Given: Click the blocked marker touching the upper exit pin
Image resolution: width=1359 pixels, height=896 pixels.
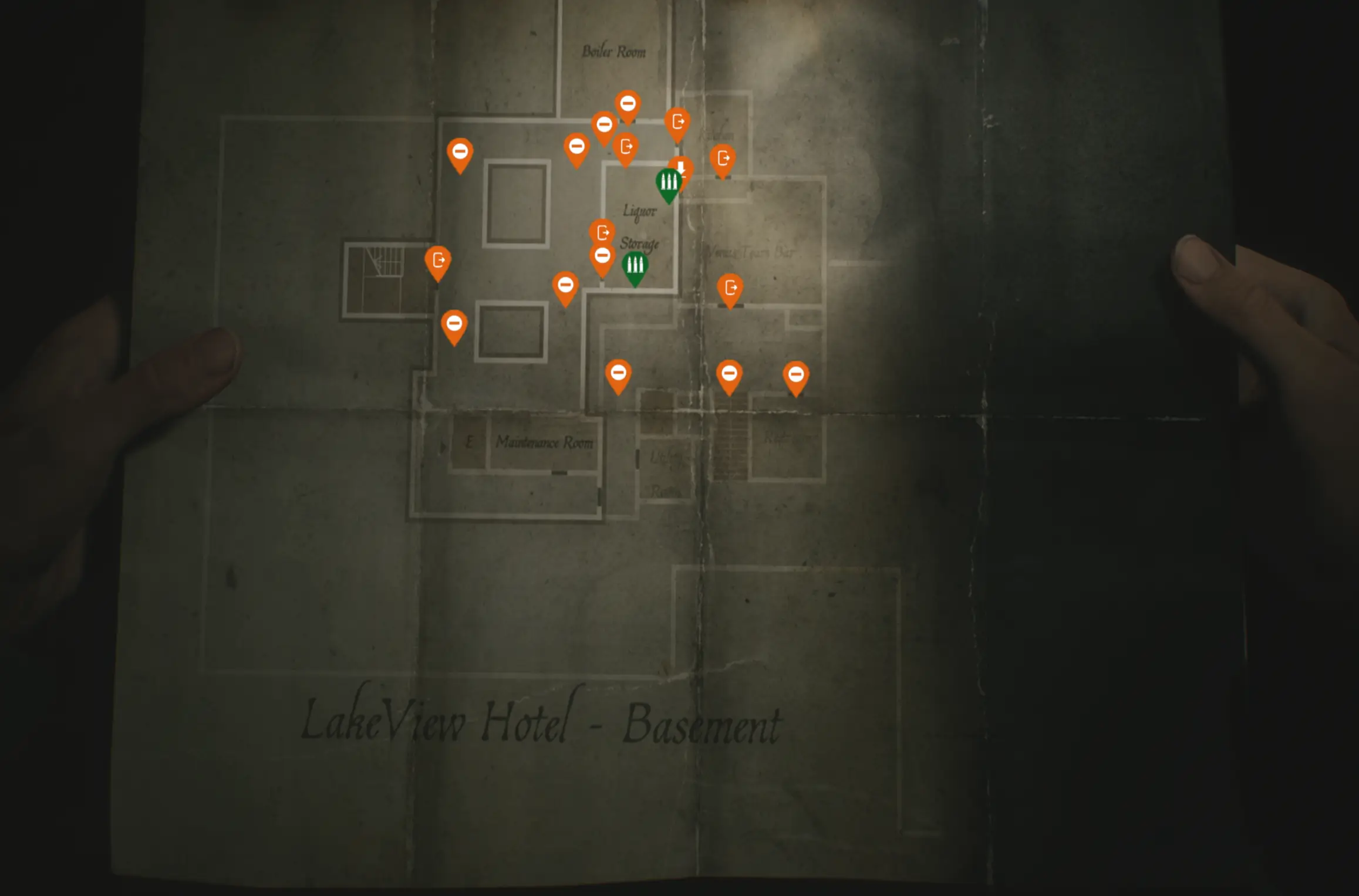Looking at the screenshot, I should [605, 125].
